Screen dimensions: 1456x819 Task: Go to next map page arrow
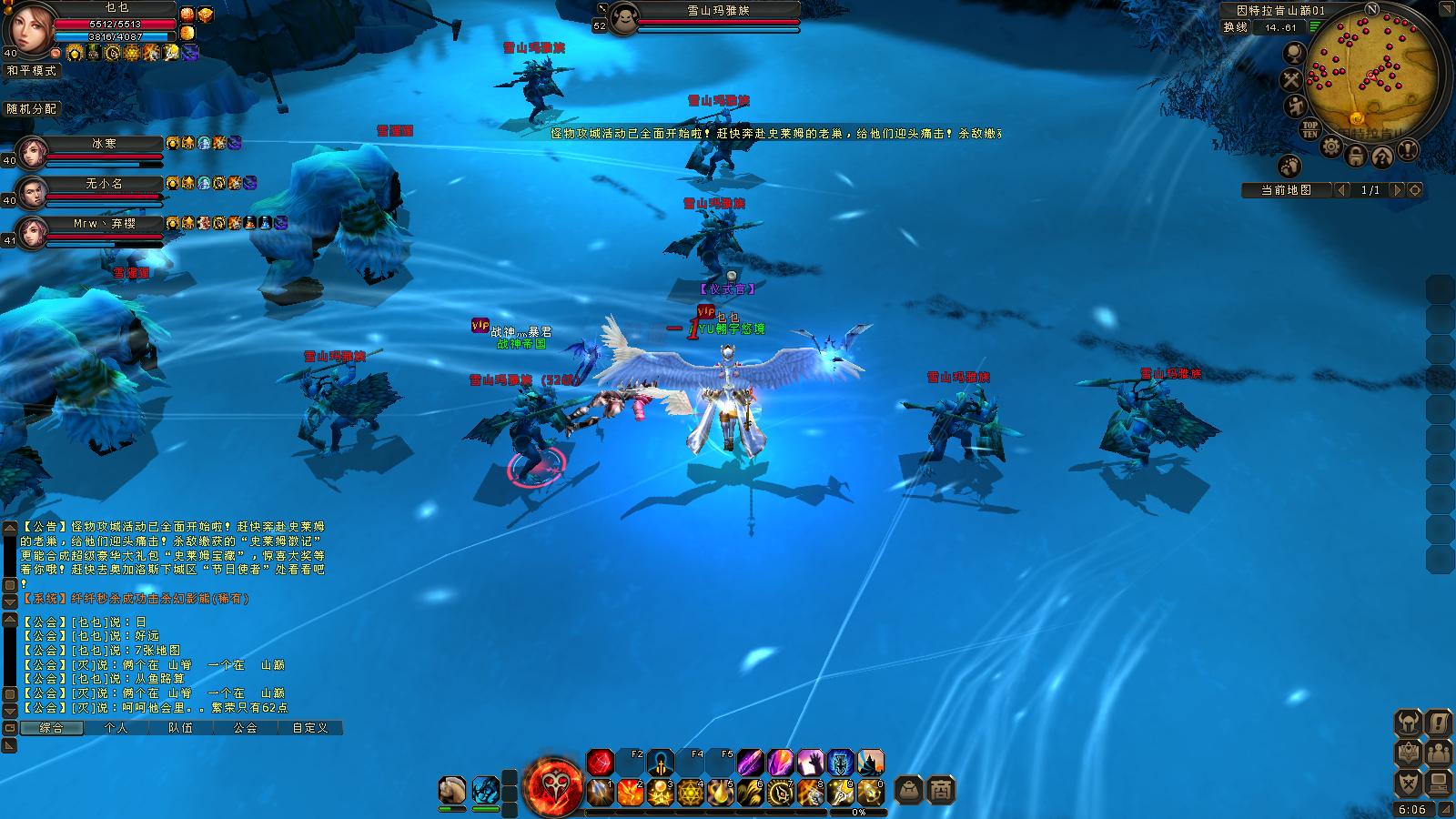[1399, 190]
